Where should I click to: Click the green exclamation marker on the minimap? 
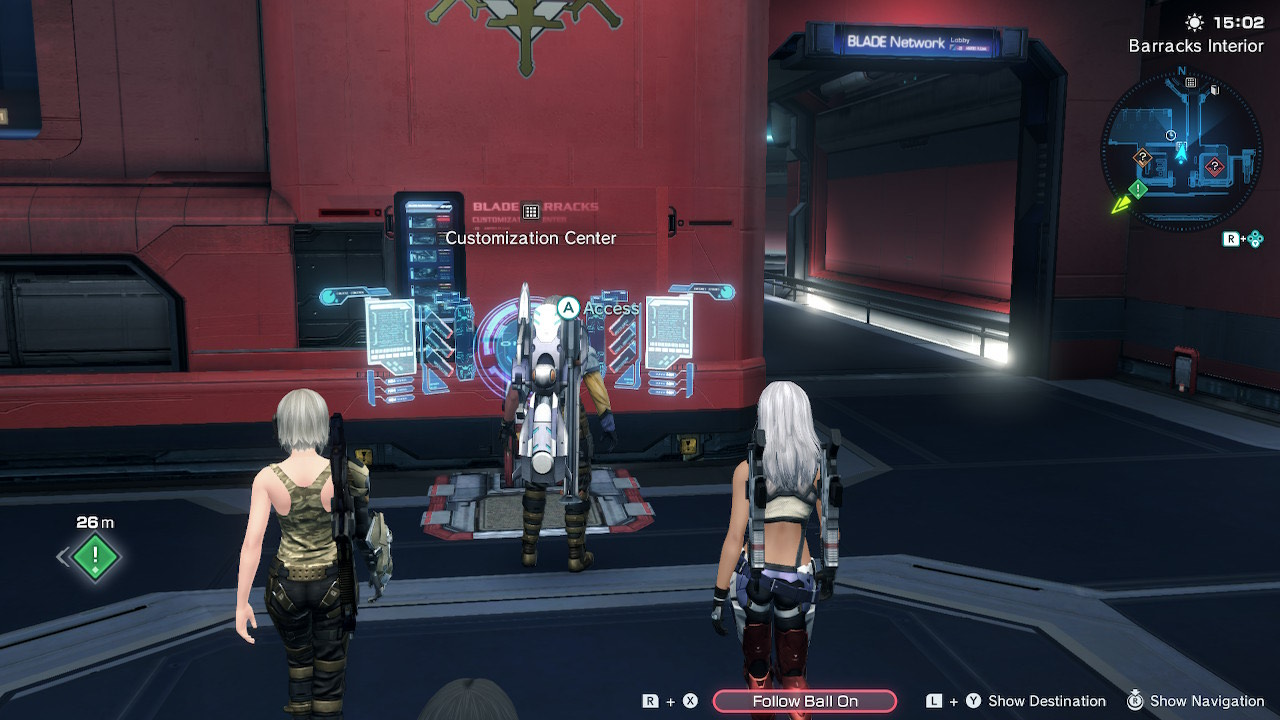[x=1138, y=188]
